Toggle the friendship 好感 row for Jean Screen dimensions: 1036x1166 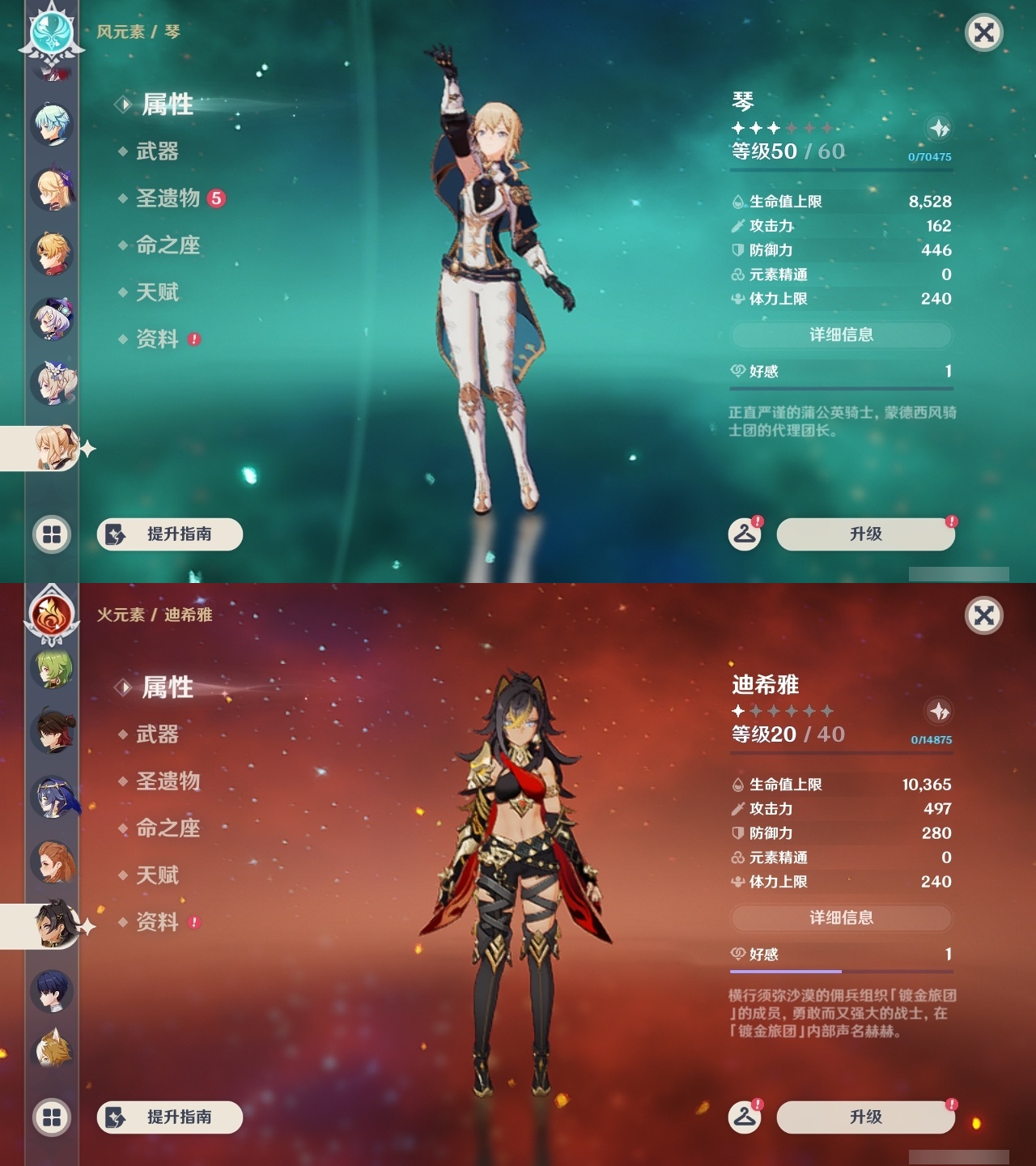point(842,372)
